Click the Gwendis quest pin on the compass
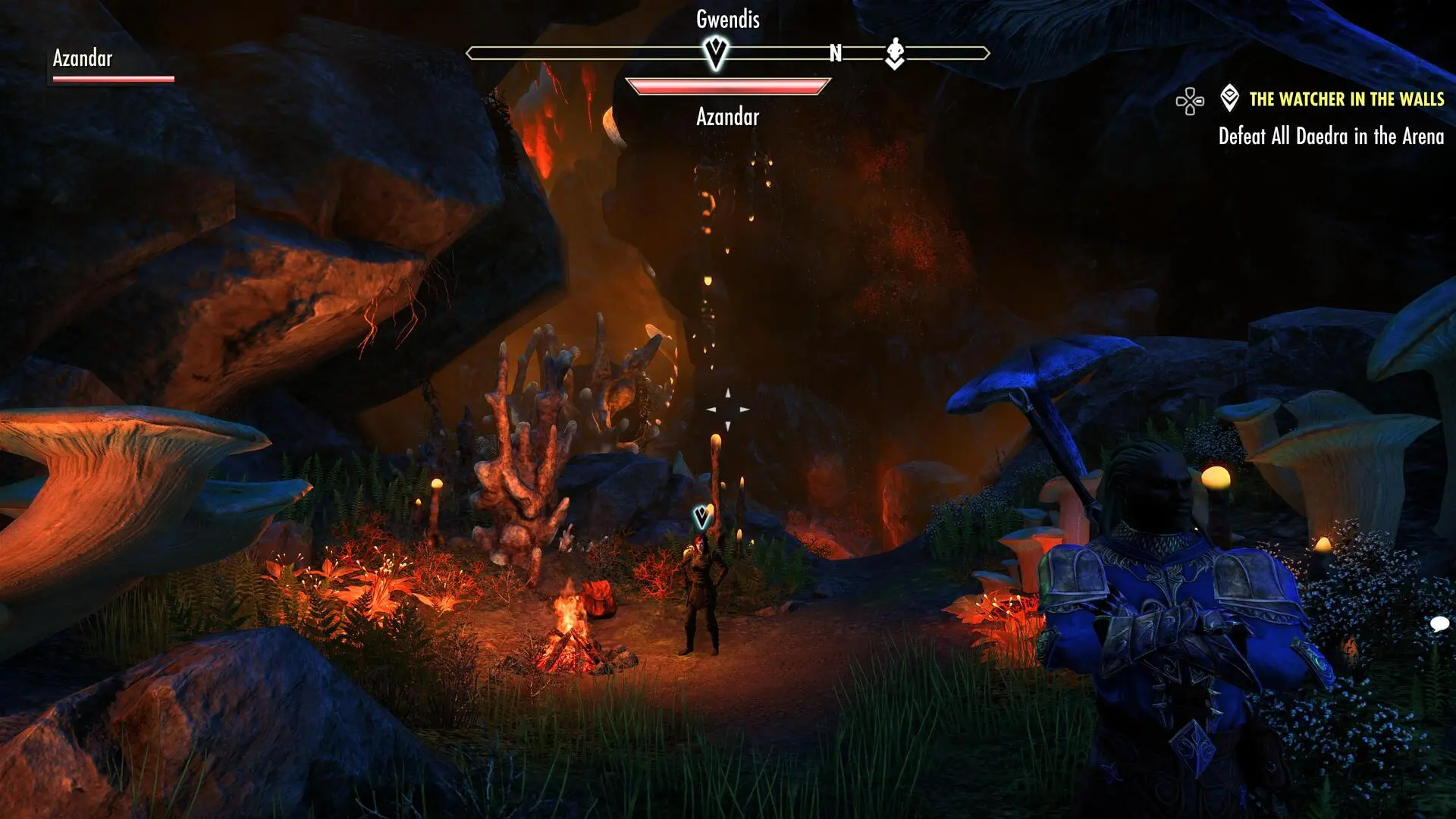This screenshot has height=819, width=1456. click(x=715, y=53)
